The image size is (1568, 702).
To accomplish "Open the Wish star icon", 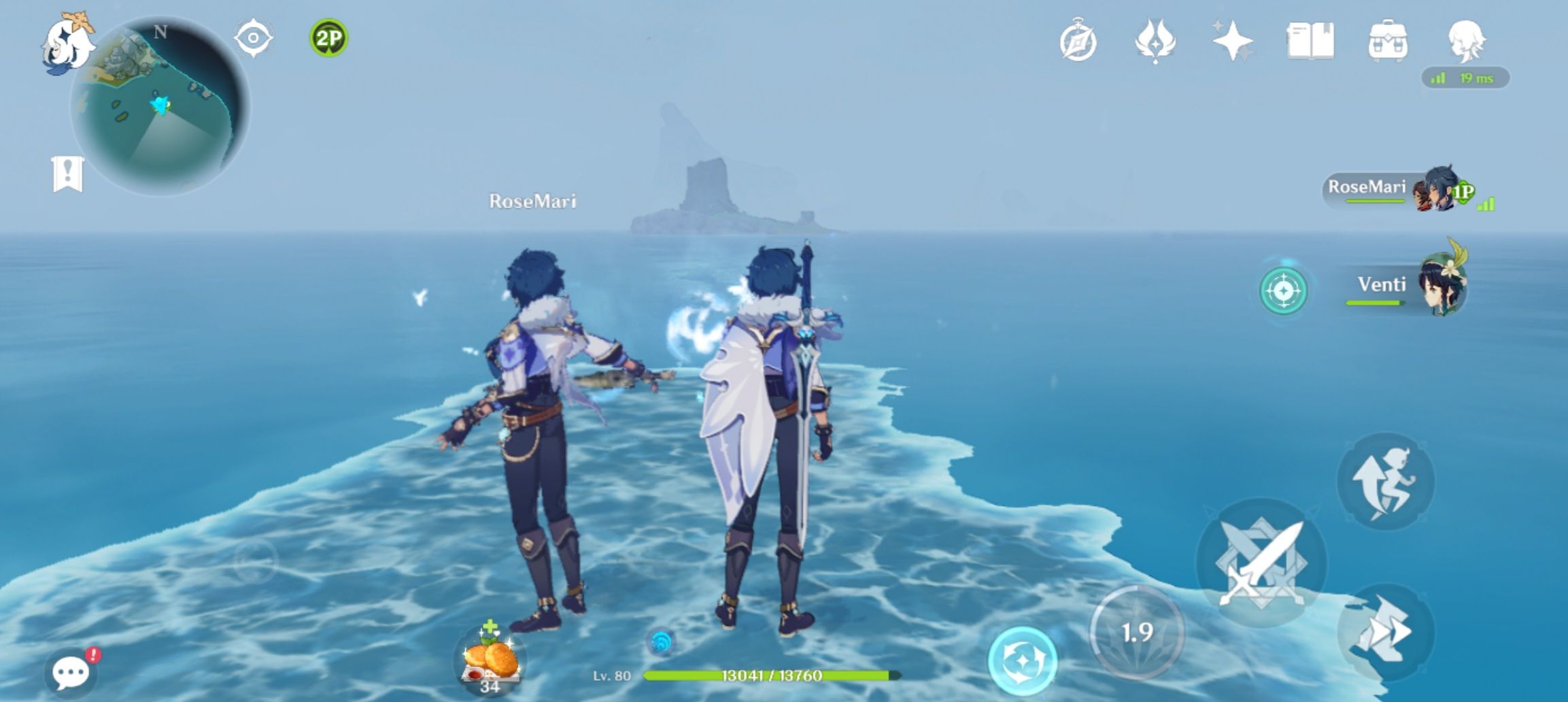I will pos(1238,42).
